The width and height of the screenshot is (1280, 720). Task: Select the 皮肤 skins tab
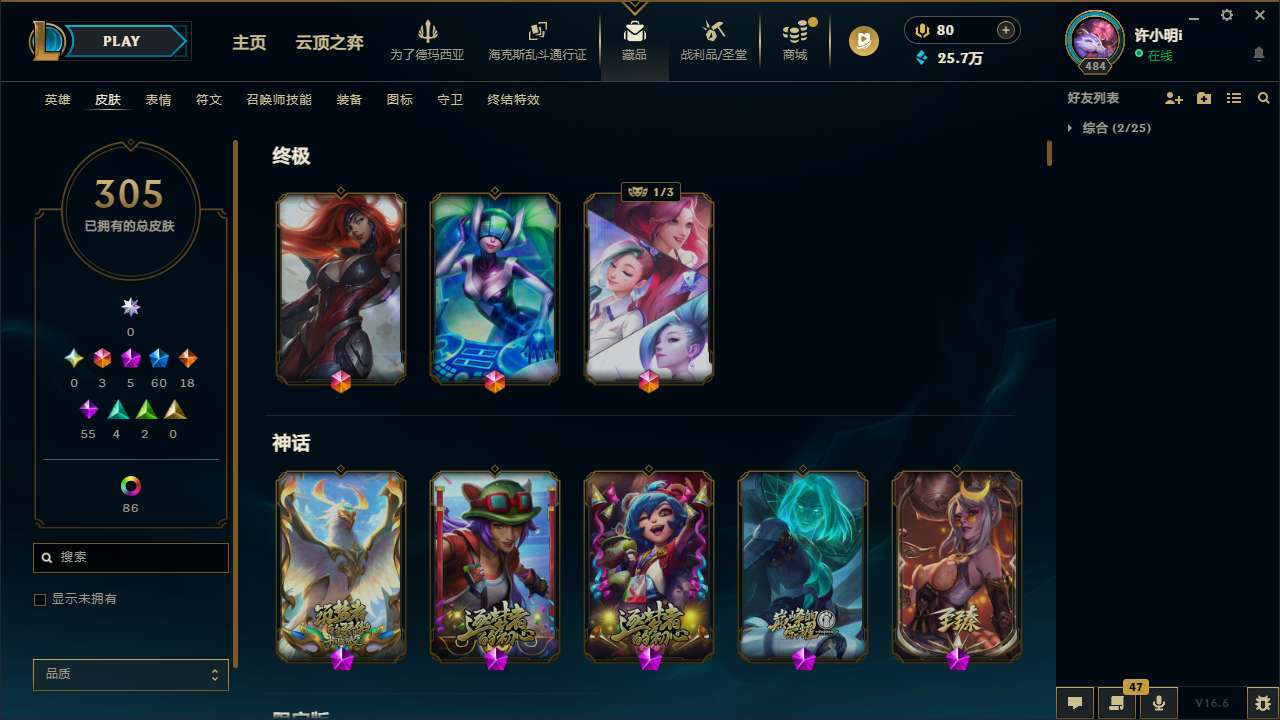108,100
